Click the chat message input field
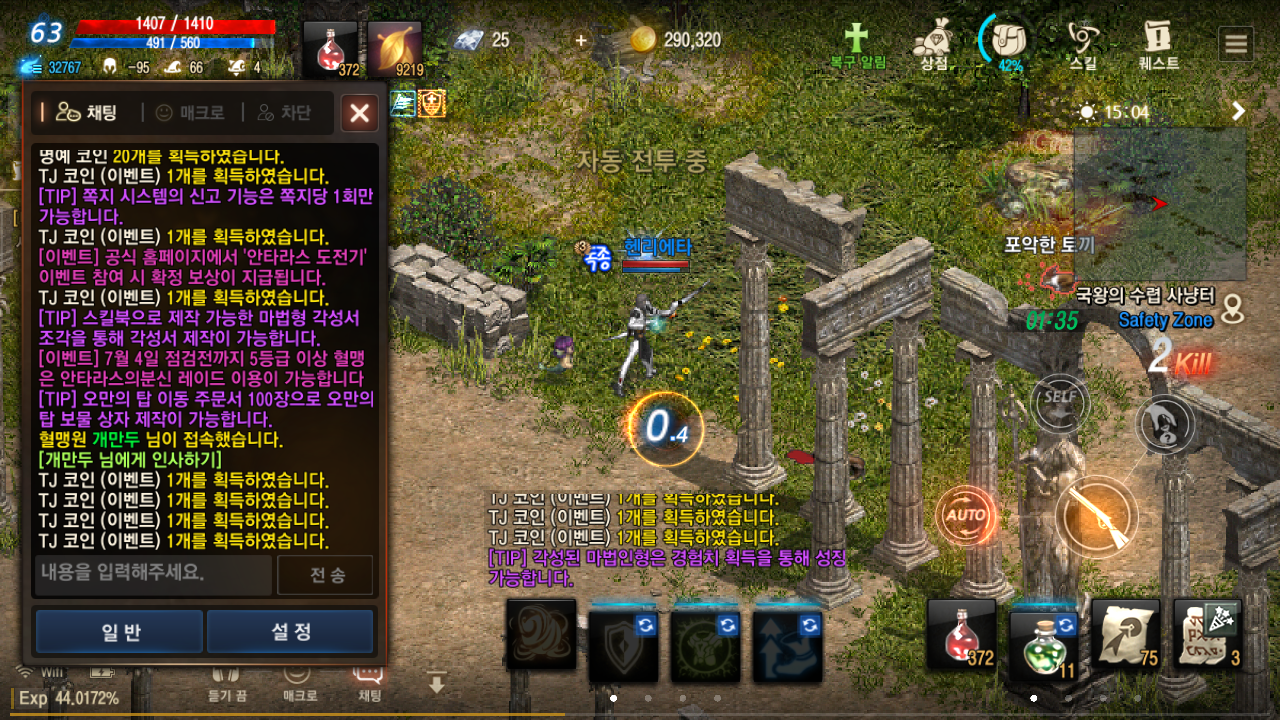Image resolution: width=1280 pixels, height=720 pixels. 153,574
